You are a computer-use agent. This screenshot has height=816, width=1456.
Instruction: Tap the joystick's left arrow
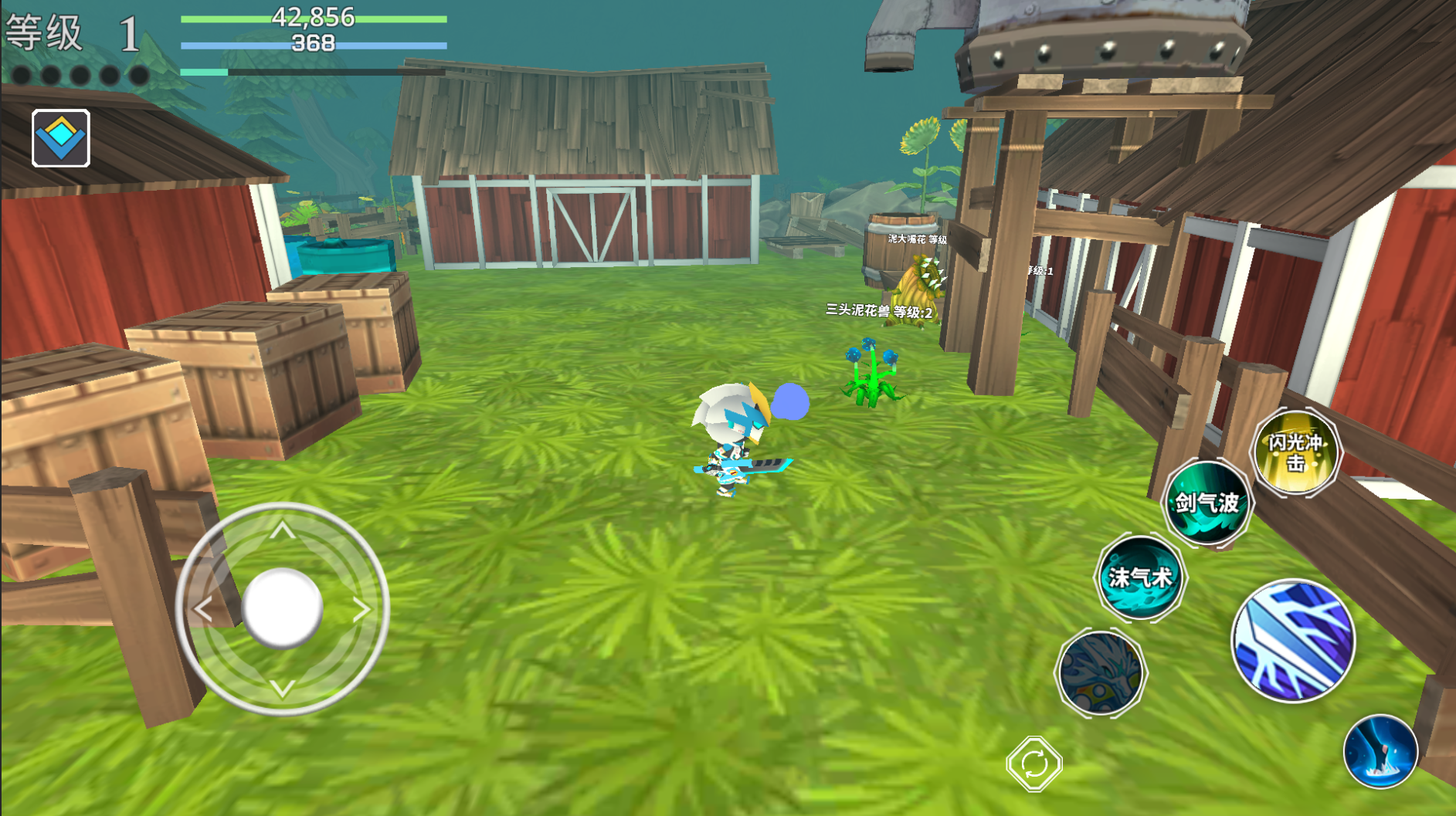coord(203,610)
